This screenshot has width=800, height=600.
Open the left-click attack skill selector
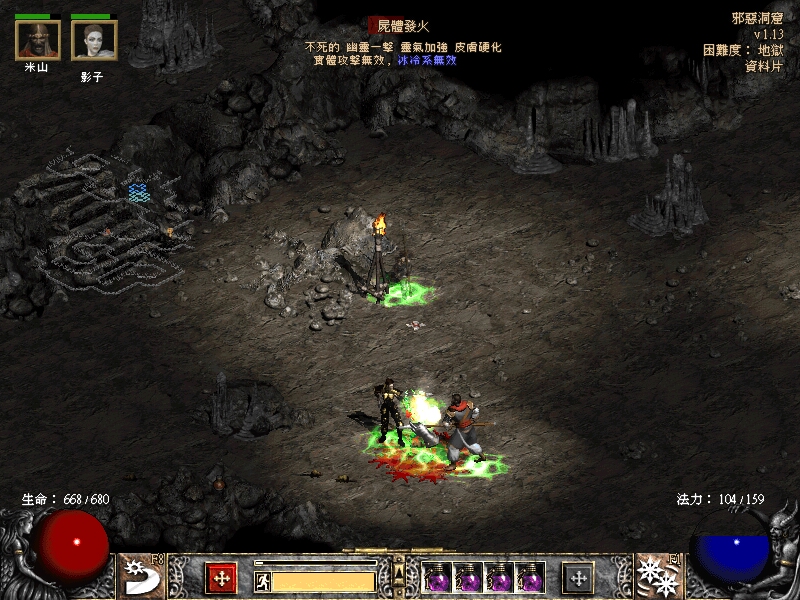[140, 576]
